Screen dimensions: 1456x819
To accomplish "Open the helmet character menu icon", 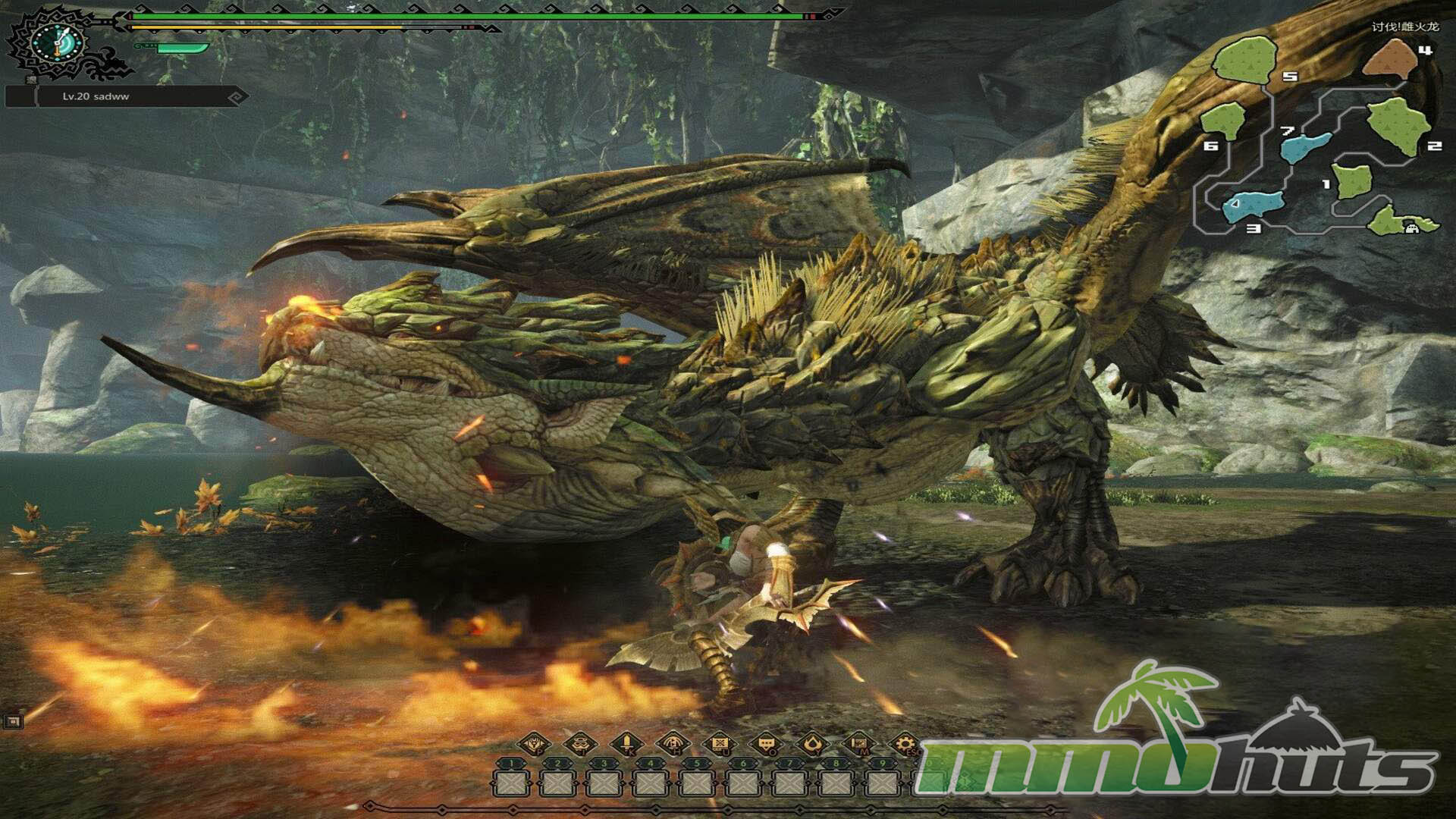I will click(x=534, y=743).
